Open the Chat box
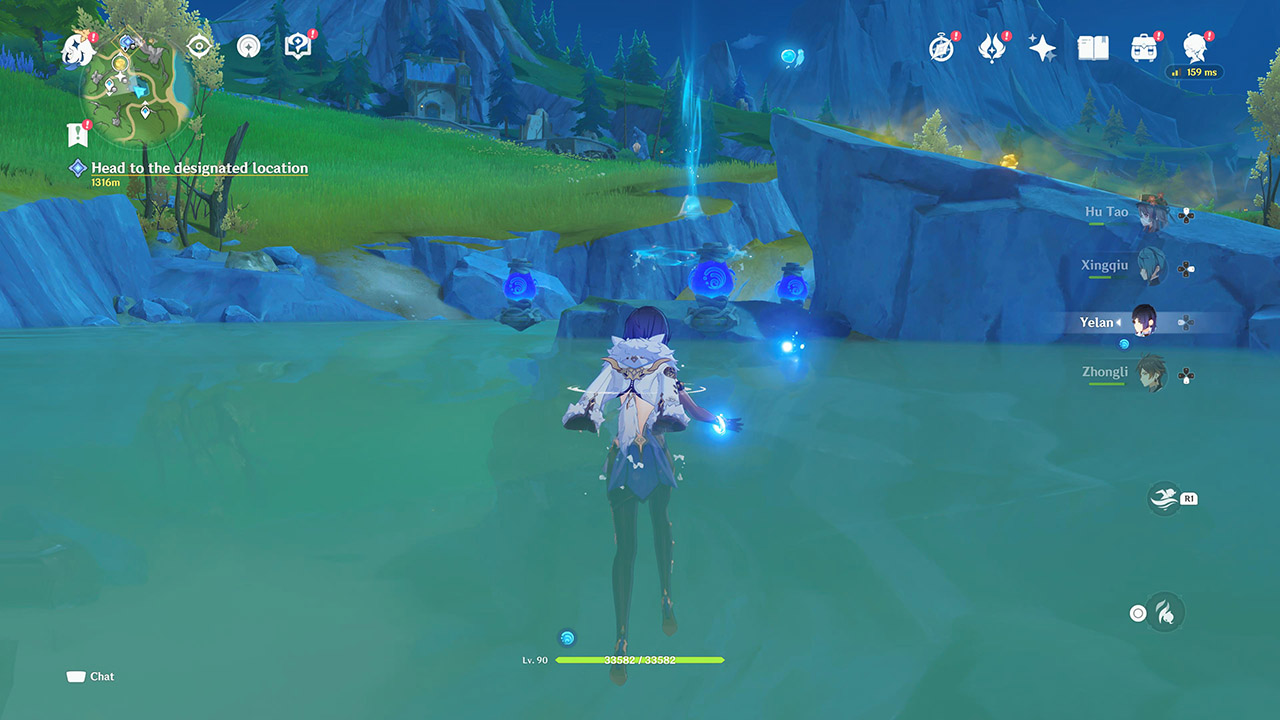The width and height of the screenshot is (1280, 720). [90, 676]
